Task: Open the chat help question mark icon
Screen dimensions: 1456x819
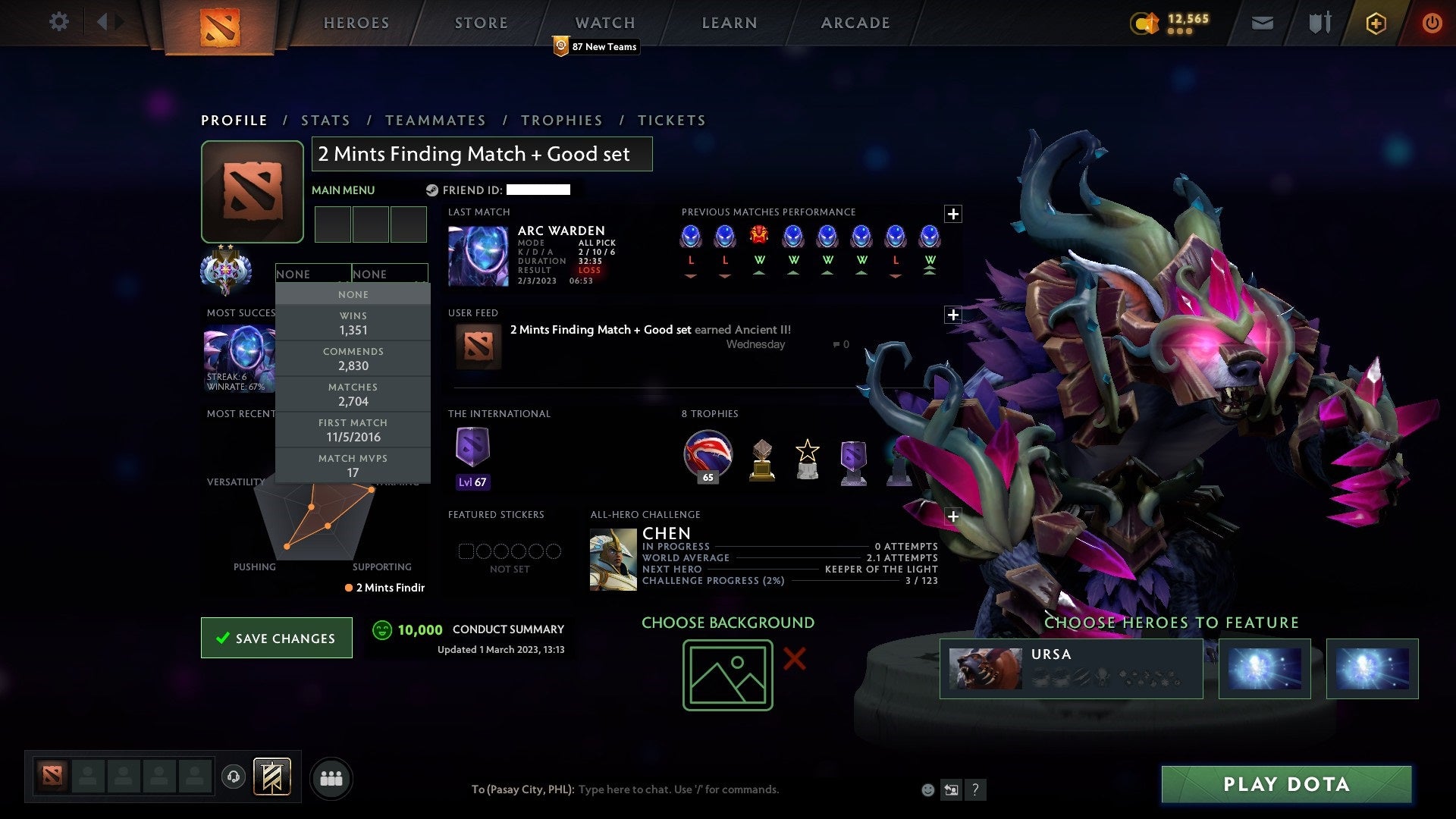Action: click(x=975, y=789)
